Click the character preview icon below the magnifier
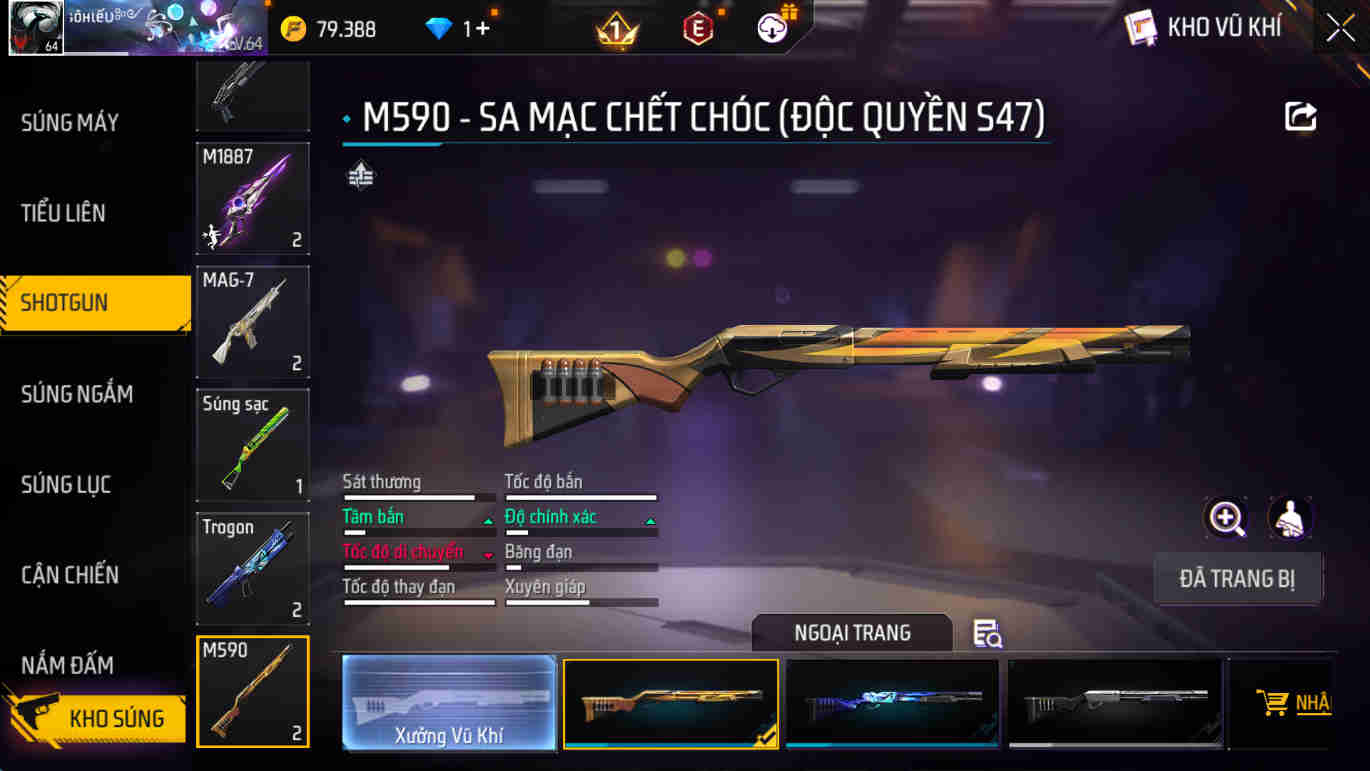This screenshot has height=771, width=1370. (x=1290, y=519)
